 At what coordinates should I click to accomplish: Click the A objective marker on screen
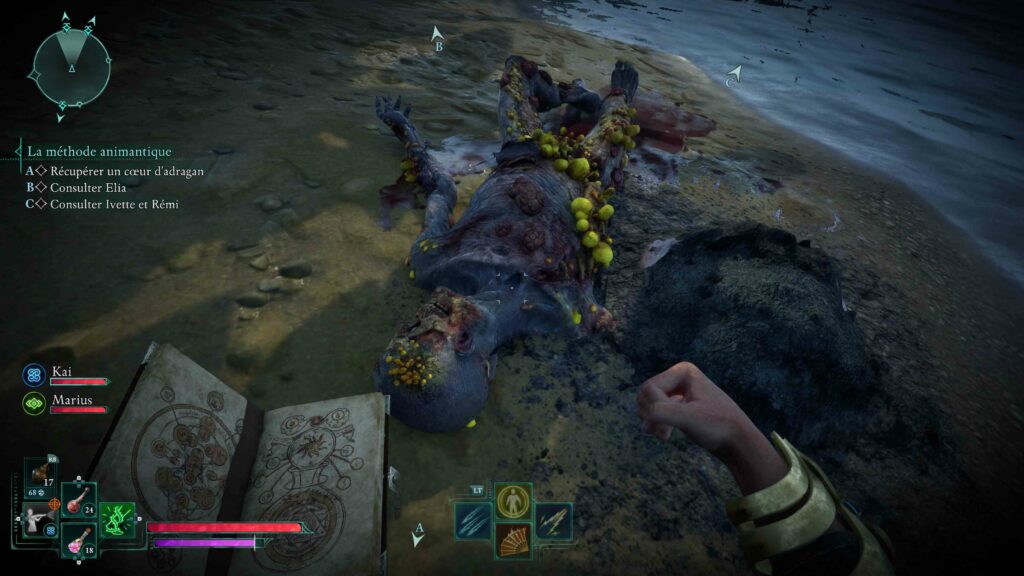[418, 534]
